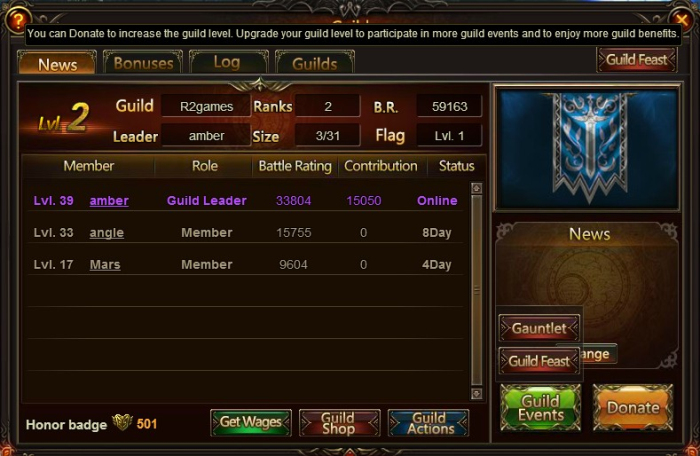Select the Guilds tab
The height and width of the screenshot is (456, 700).
[313, 64]
